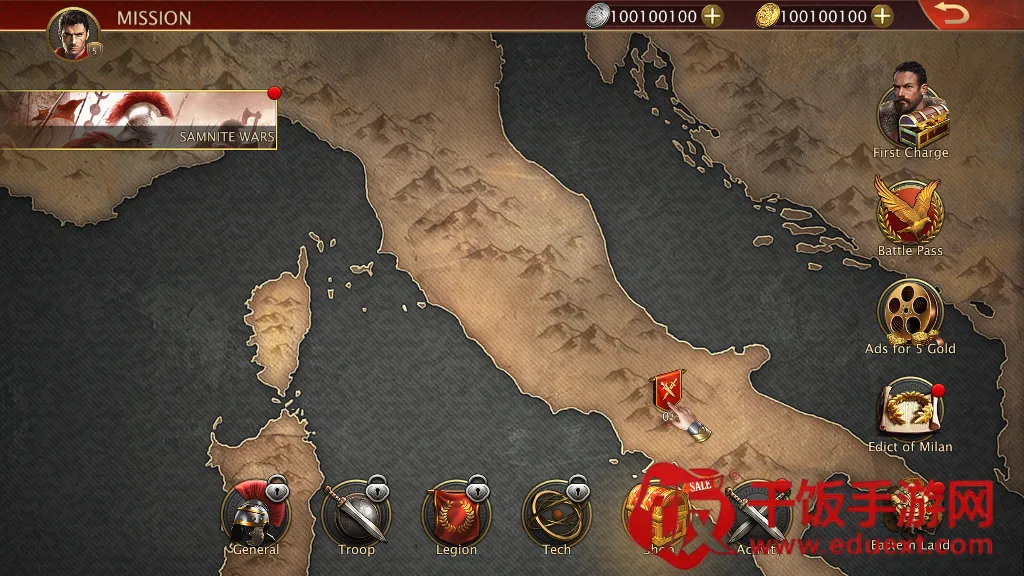Open the Troop menu

click(356, 514)
